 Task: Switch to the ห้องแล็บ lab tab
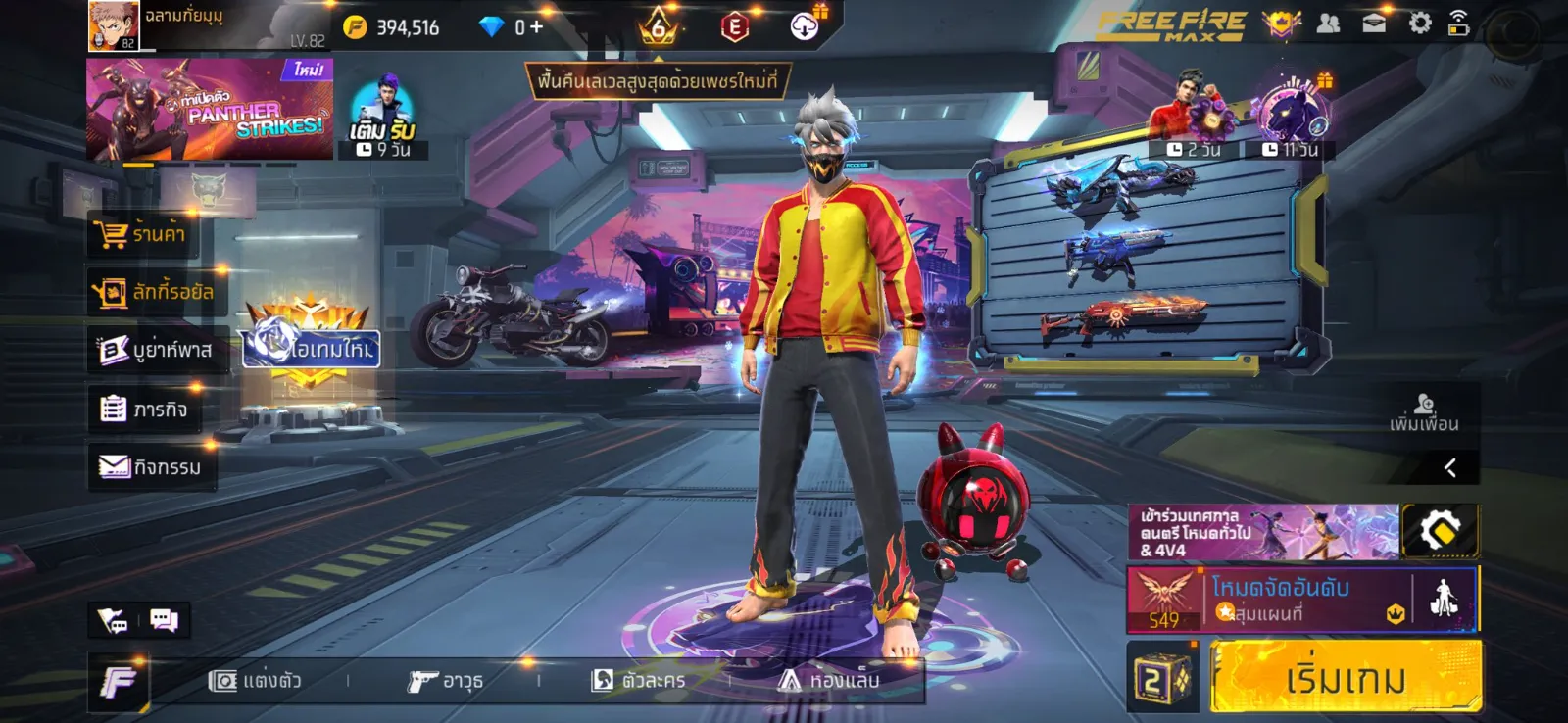pyautogui.click(x=829, y=681)
